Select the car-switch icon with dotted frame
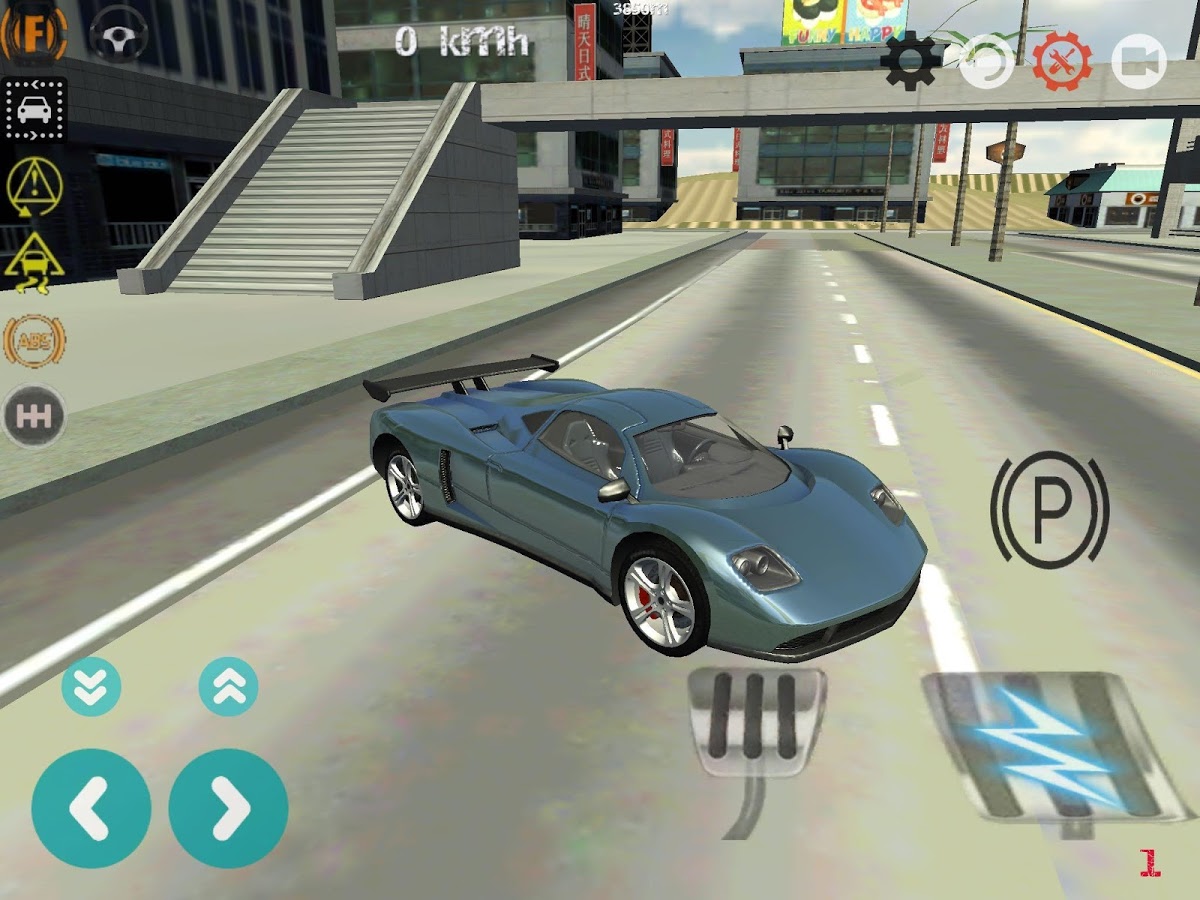This screenshot has height=900, width=1200. [x=34, y=110]
